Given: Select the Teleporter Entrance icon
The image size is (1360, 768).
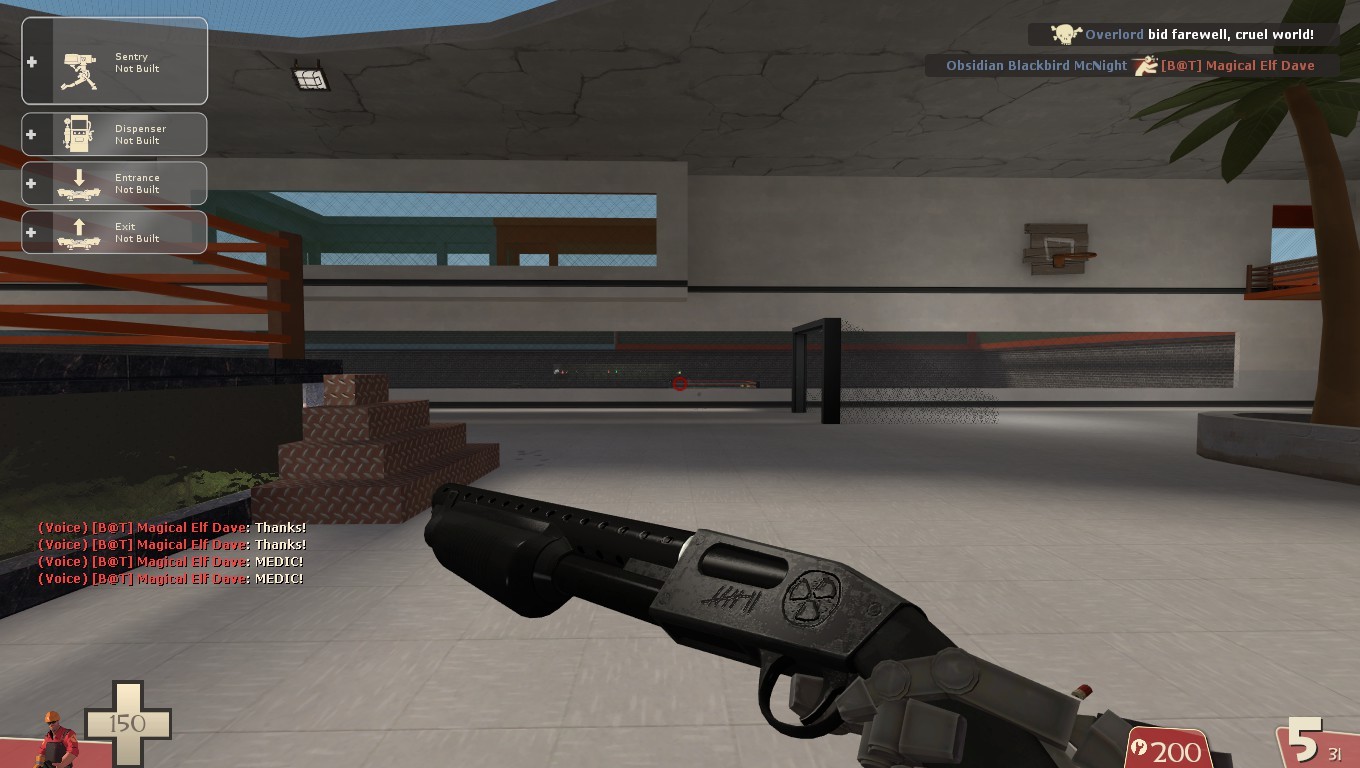Looking at the screenshot, I should pyautogui.click(x=80, y=183).
